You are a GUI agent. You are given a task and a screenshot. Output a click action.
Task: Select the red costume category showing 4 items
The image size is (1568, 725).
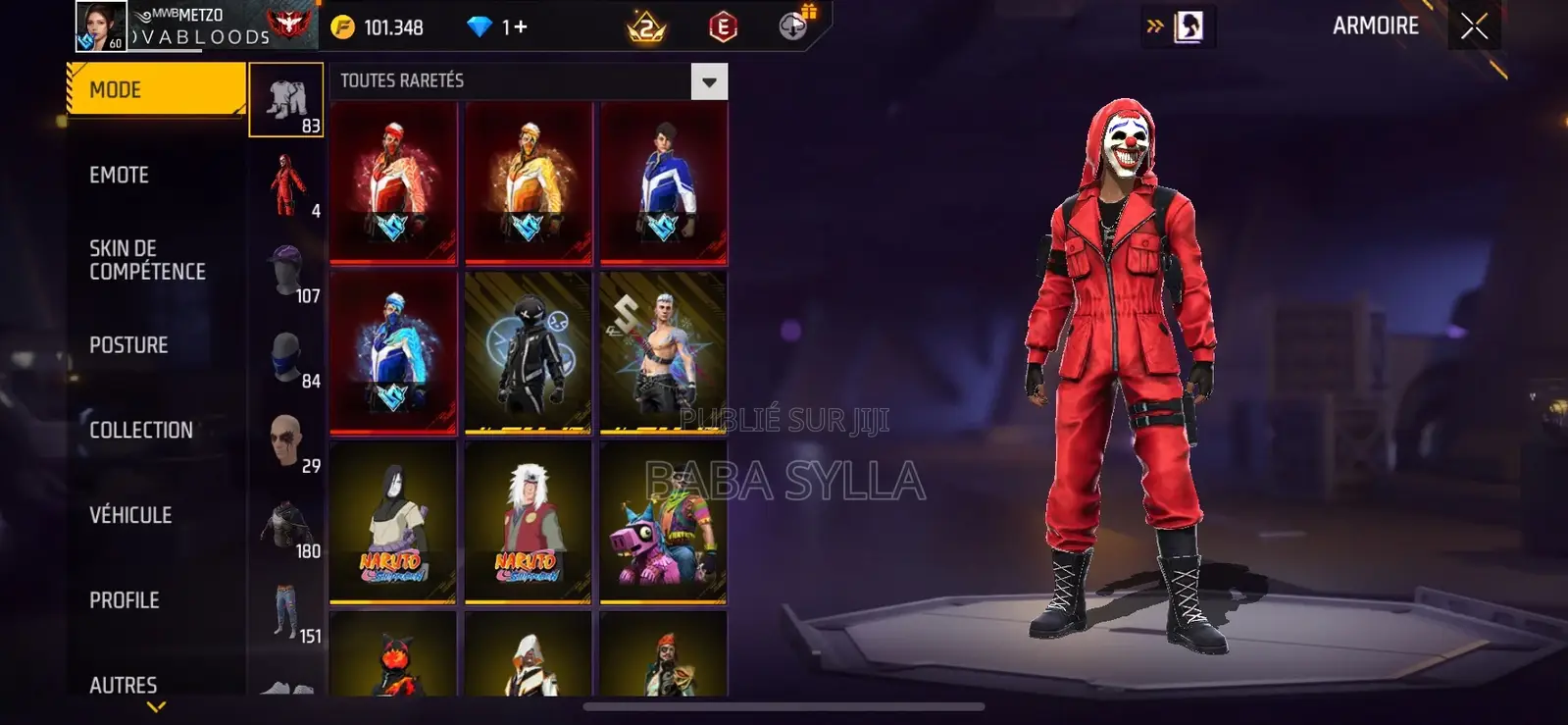[286, 181]
